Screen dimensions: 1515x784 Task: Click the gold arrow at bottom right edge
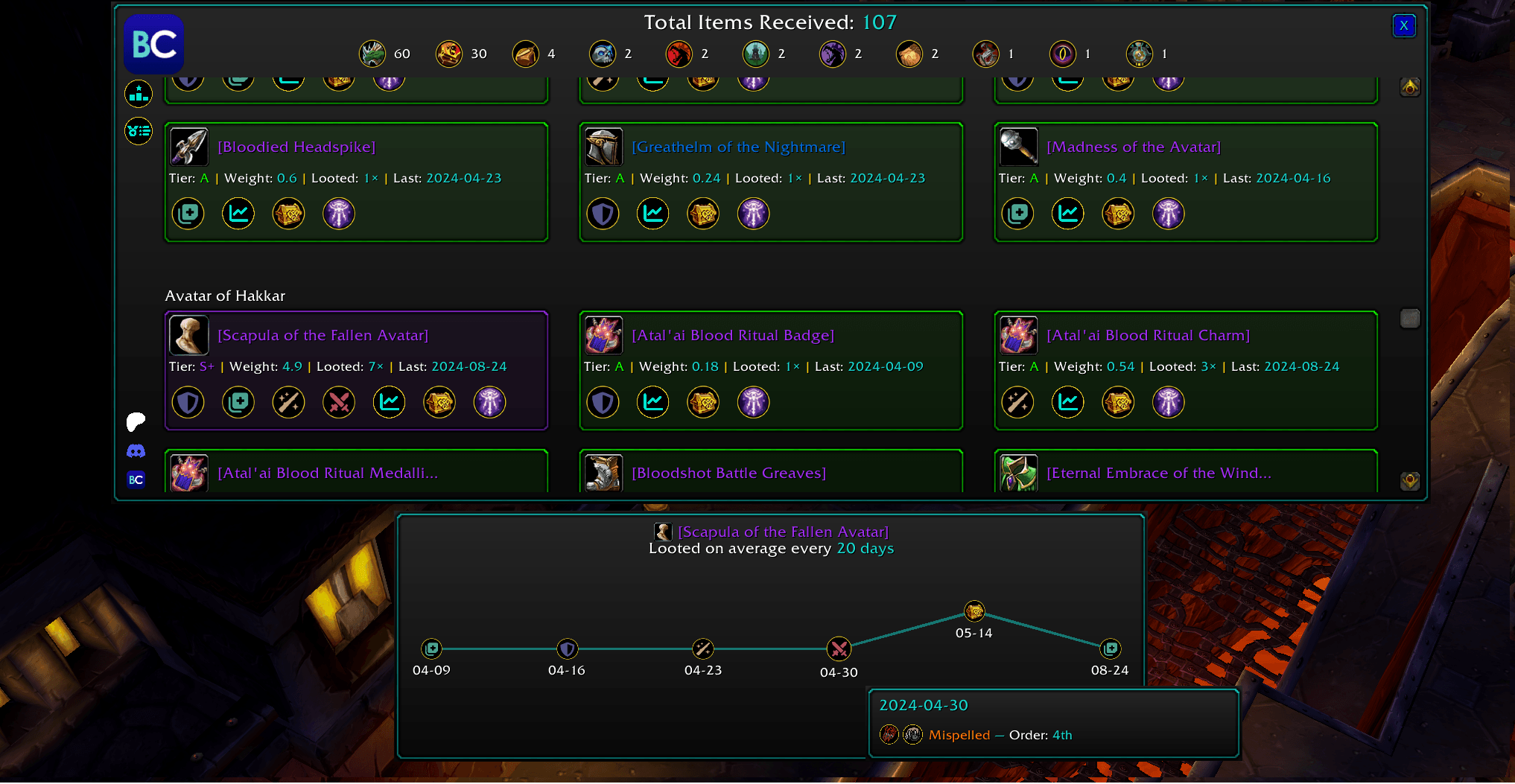click(x=1410, y=482)
